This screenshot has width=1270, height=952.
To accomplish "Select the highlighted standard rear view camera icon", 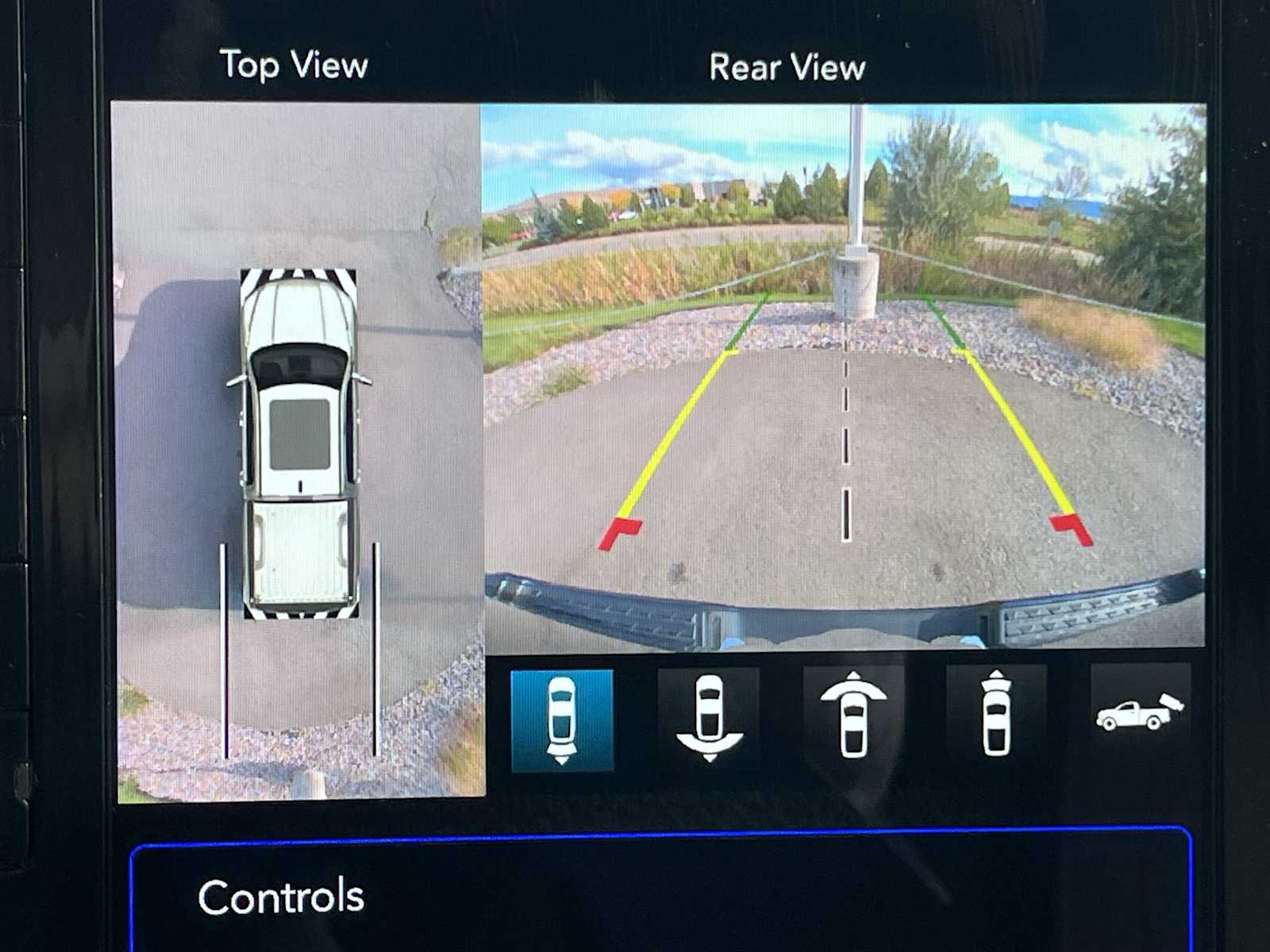I will pos(562,720).
